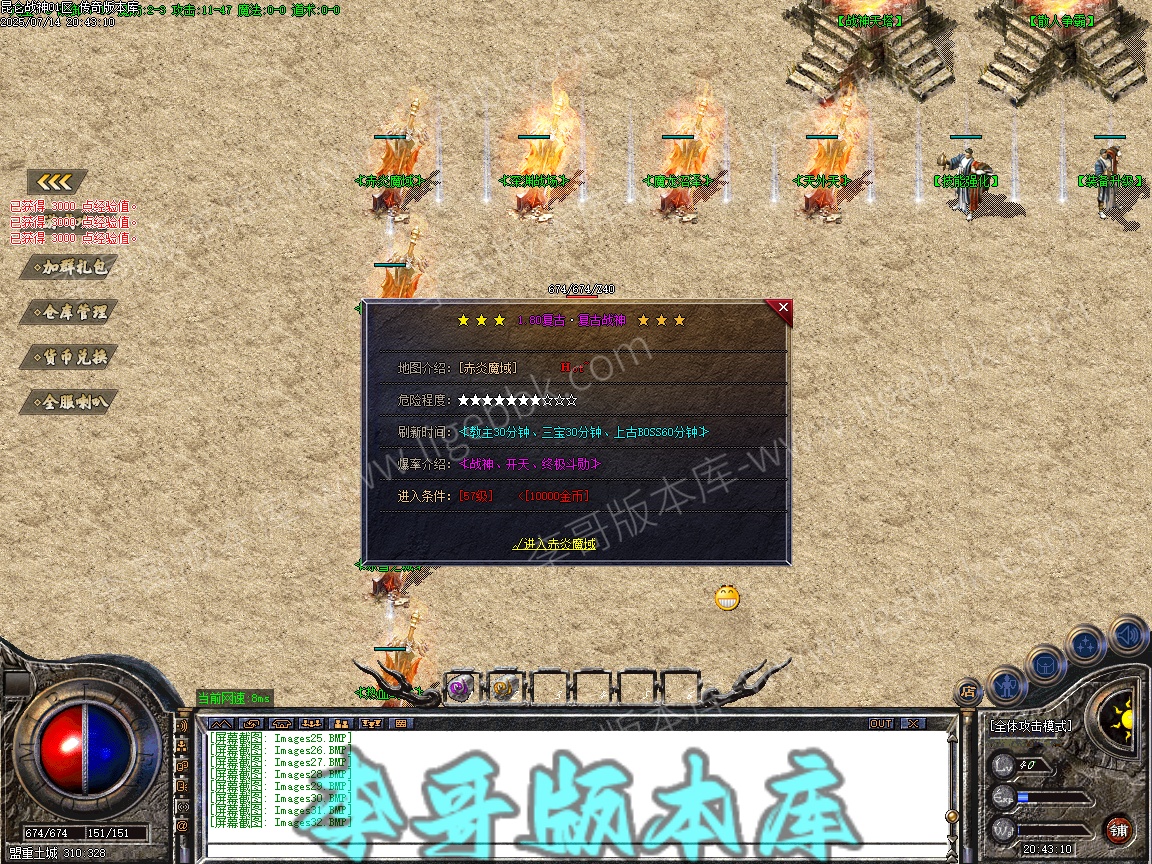The image size is (1152, 864).
Task: Open the skills panel with four stars
Action: click(1086, 645)
